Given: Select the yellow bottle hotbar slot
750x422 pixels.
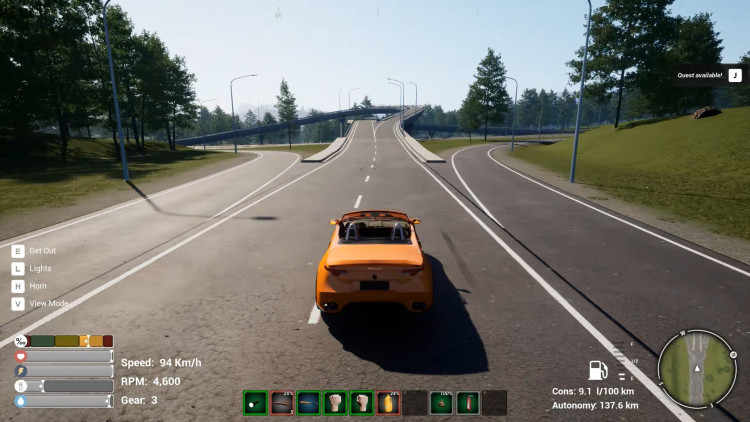Looking at the screenshot, I should [x=388, y=403].
